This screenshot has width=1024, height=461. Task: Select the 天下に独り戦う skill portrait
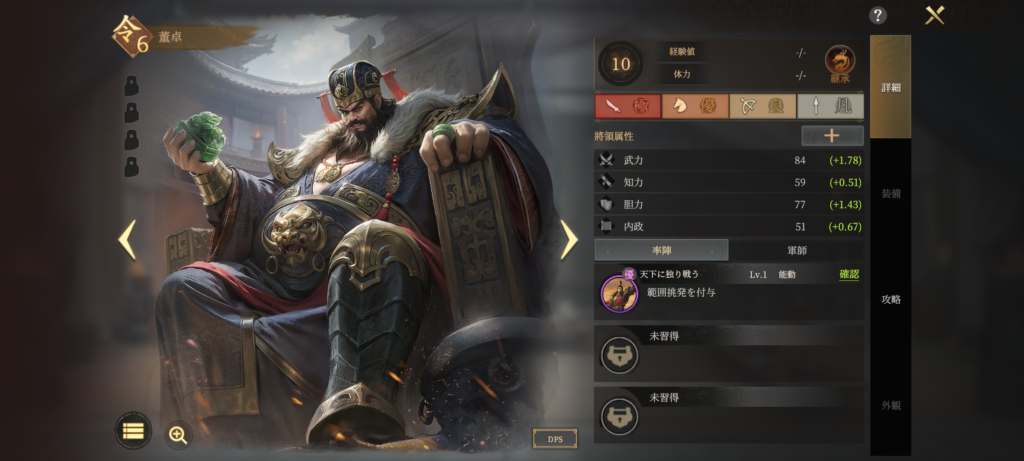tap(619, 292)
